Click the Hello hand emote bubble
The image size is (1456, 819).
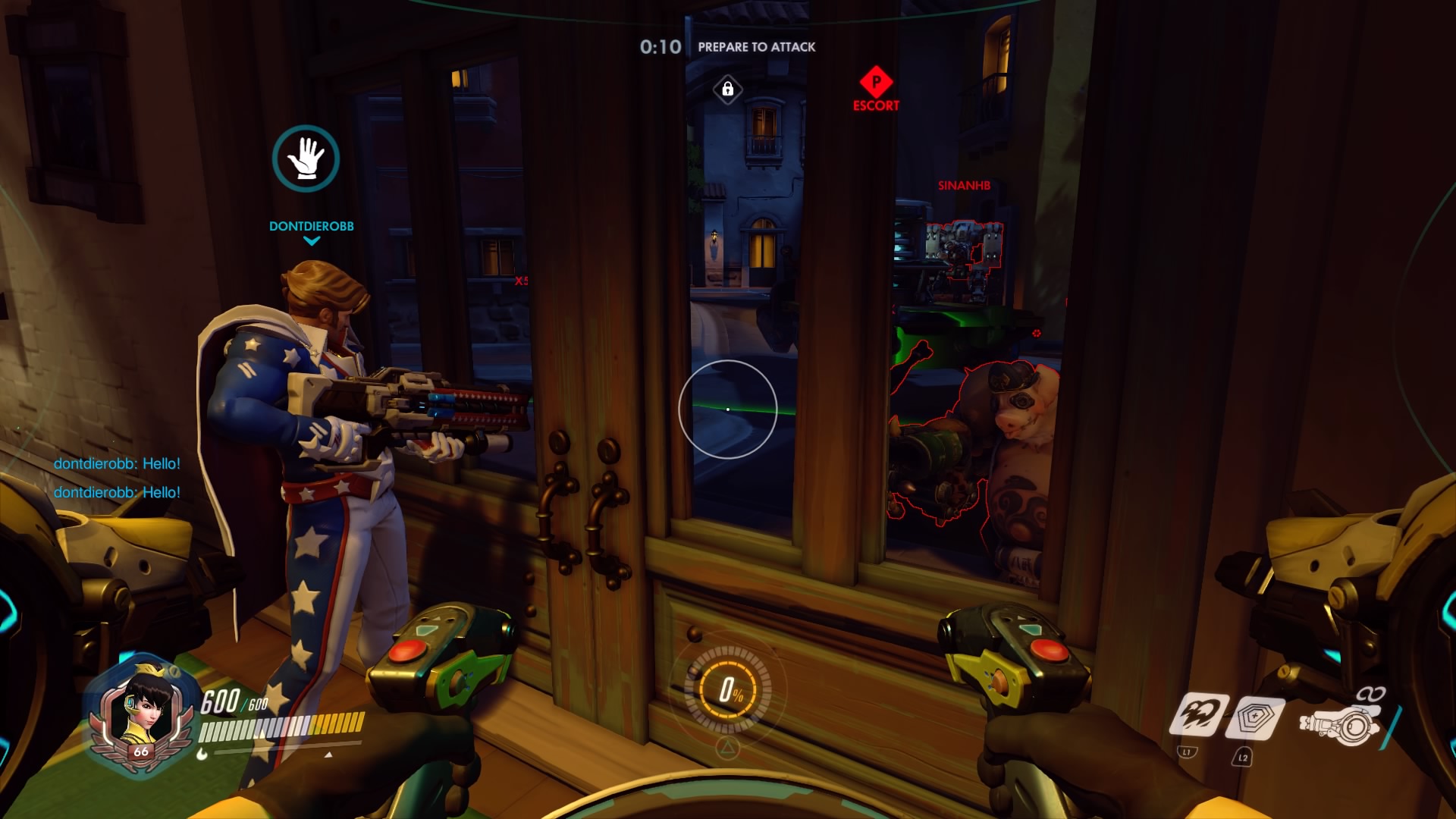306,158
